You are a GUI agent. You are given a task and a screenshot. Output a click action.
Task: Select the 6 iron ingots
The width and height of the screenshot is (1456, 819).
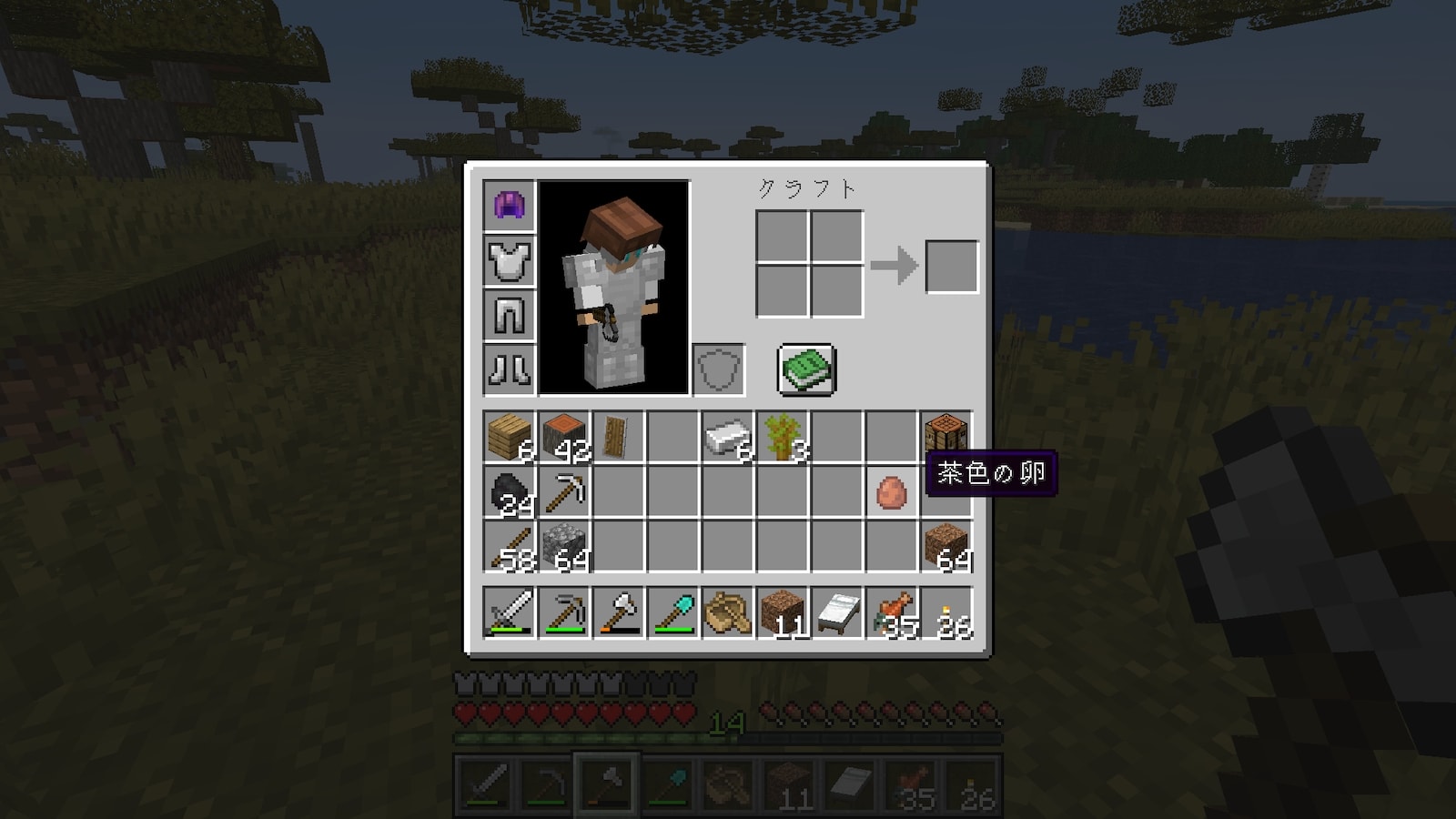(728, 437)
